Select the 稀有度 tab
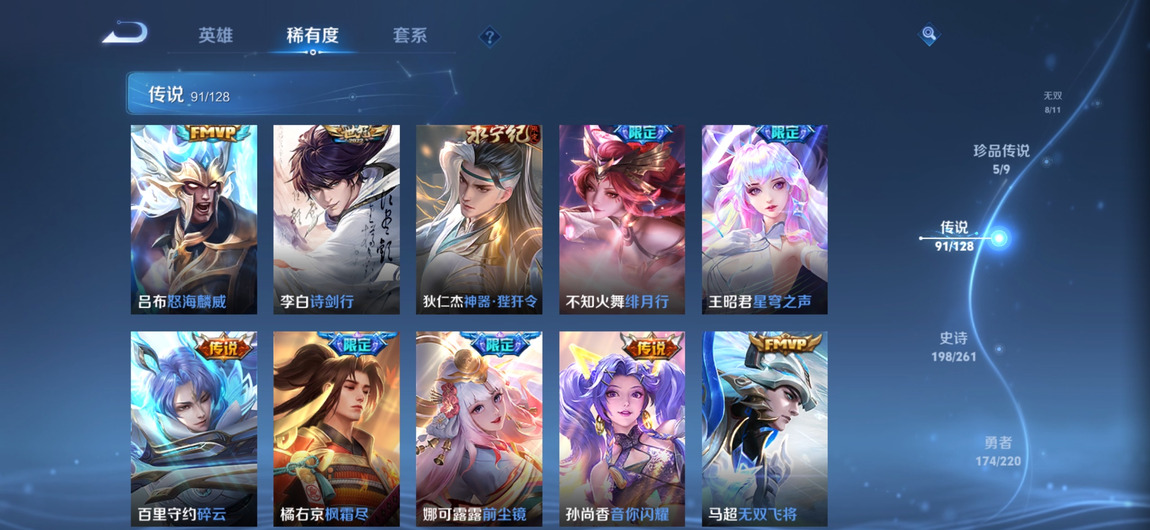This screenshot has width=1150, height=530. point(312,36)
